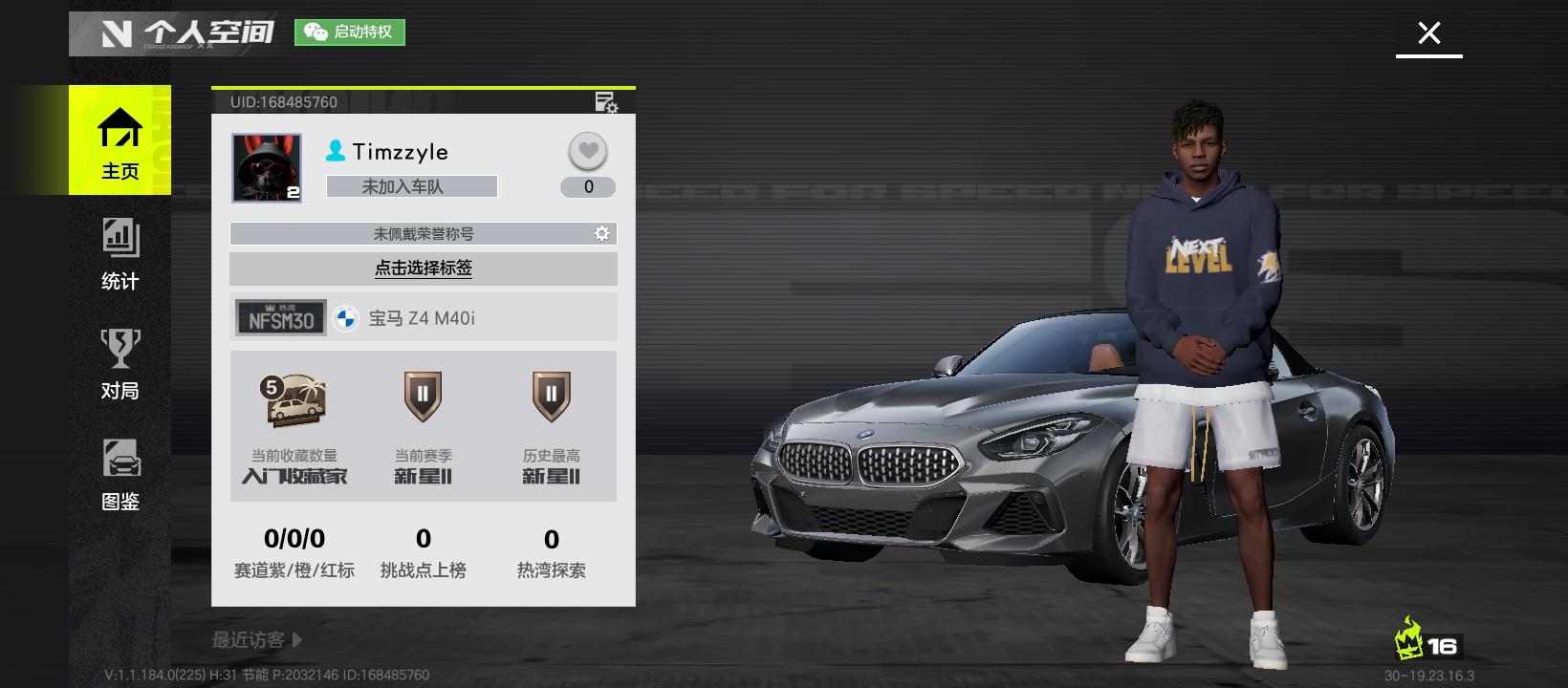Close the personal space screen
The height and width of the screenshot is (688, 1568).
(x=1428, y=33)
